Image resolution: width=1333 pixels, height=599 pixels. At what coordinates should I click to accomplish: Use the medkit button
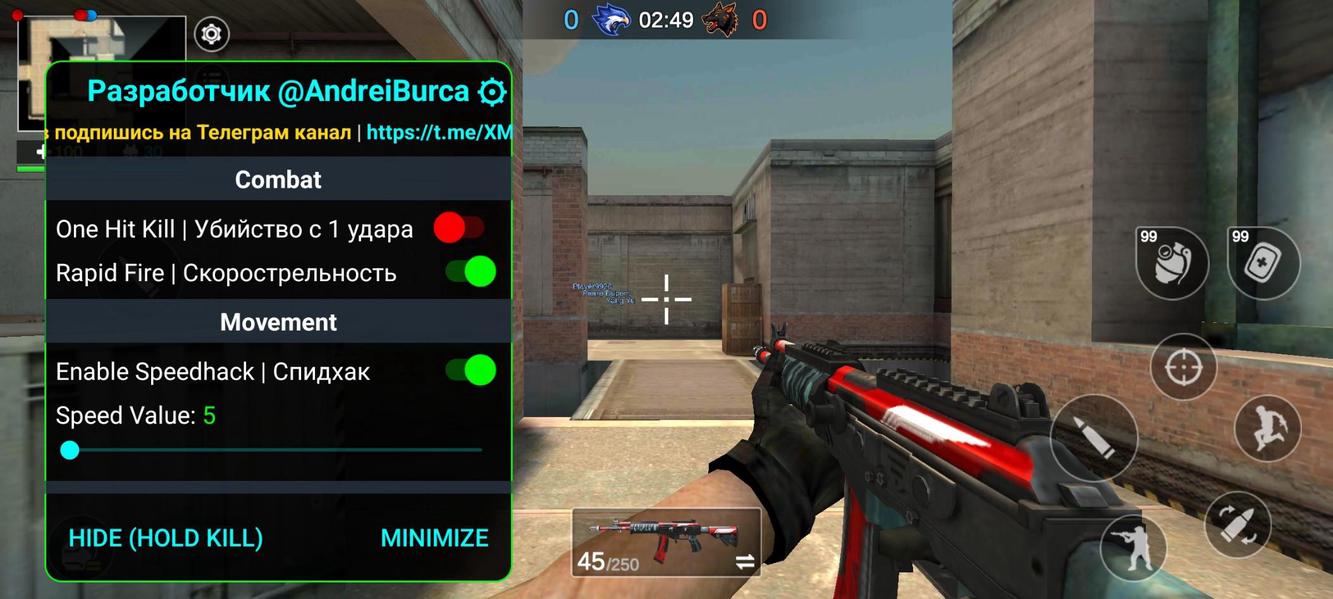tap(1264, 263)
